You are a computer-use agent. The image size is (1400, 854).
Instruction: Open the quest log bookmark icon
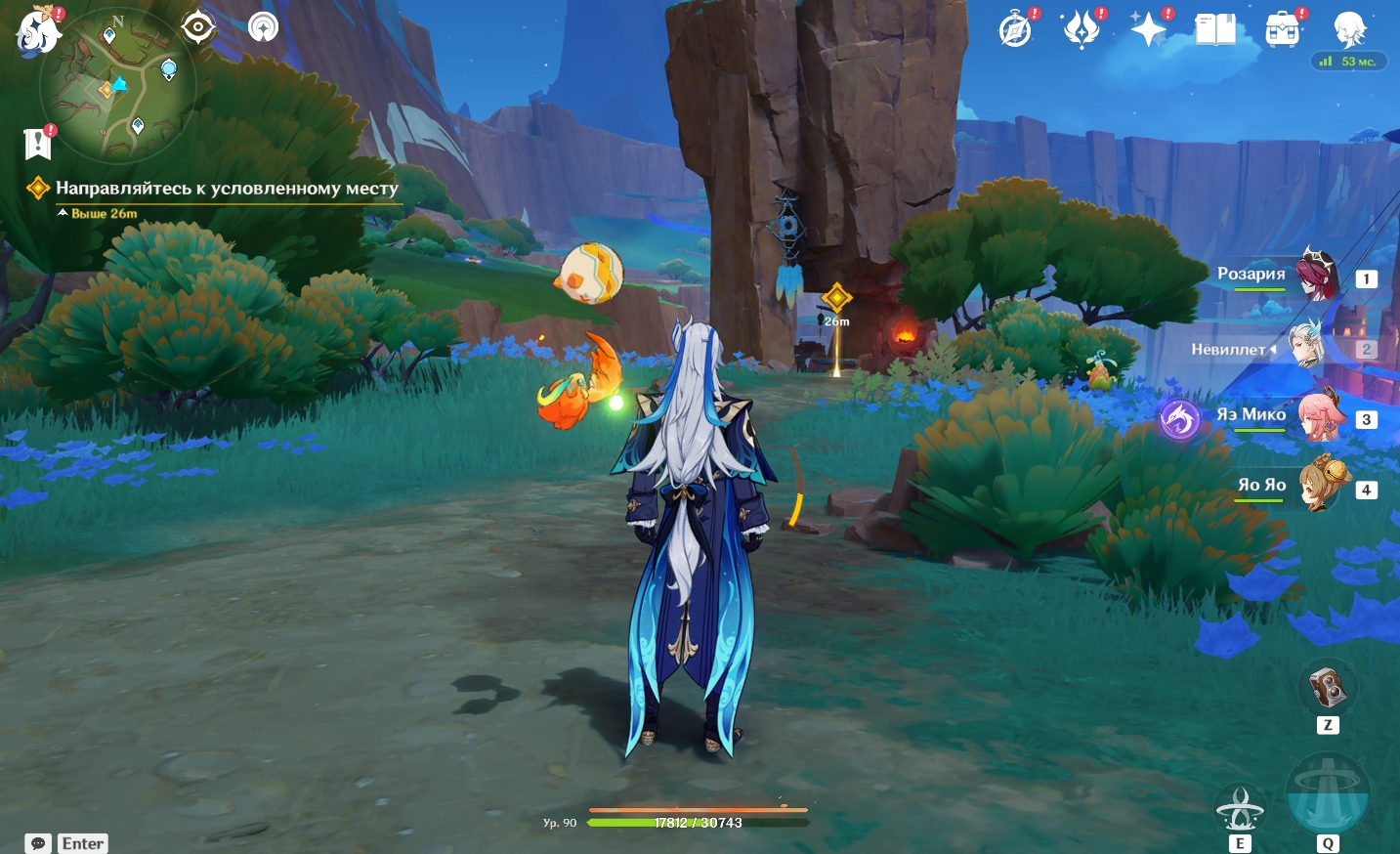point(37,144)
